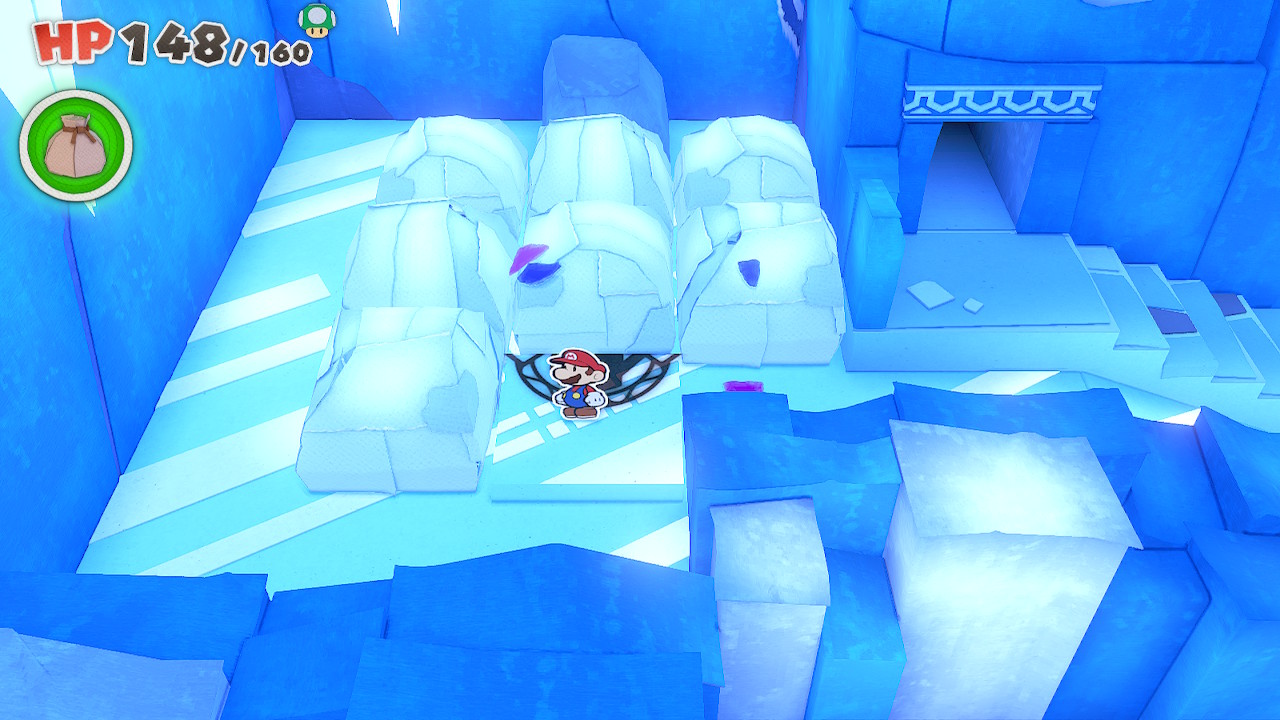Open the archway with blue trim pattern
Image resolution: width=1280 pixels, height=720 pixels.
tap(1000, 100)
